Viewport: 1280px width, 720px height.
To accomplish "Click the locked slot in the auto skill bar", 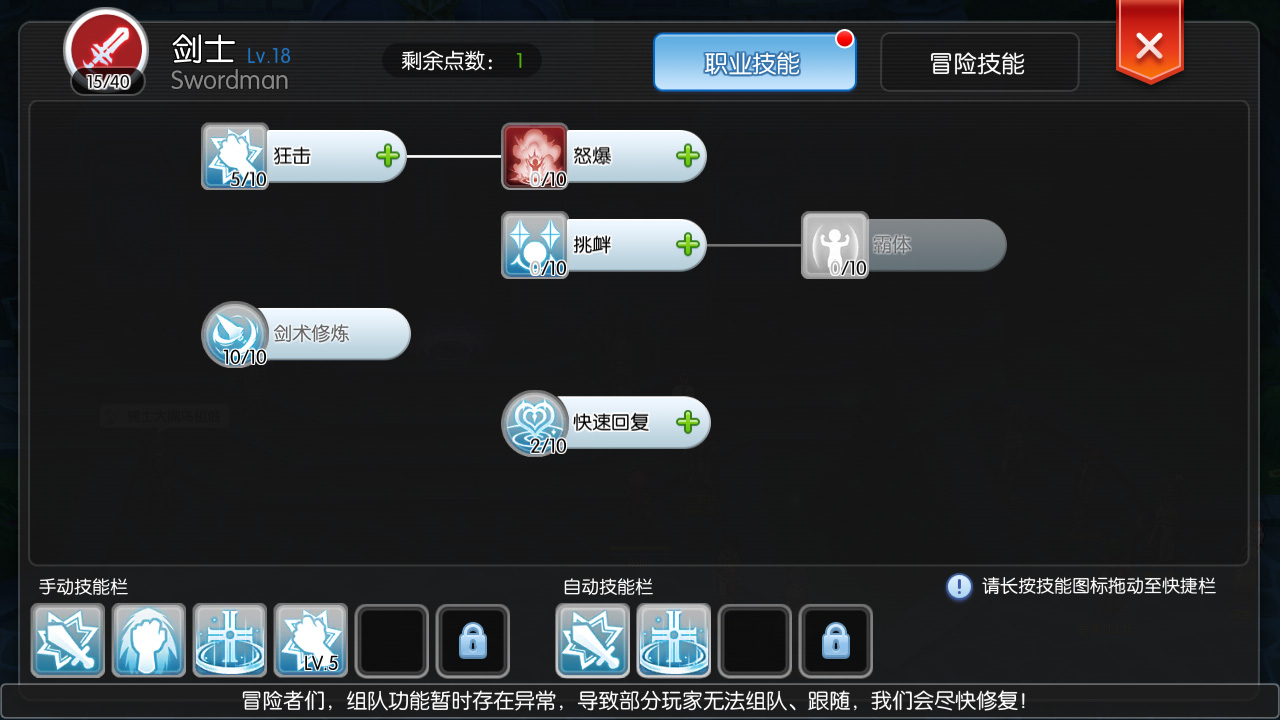I will click(x=836, y=640).
